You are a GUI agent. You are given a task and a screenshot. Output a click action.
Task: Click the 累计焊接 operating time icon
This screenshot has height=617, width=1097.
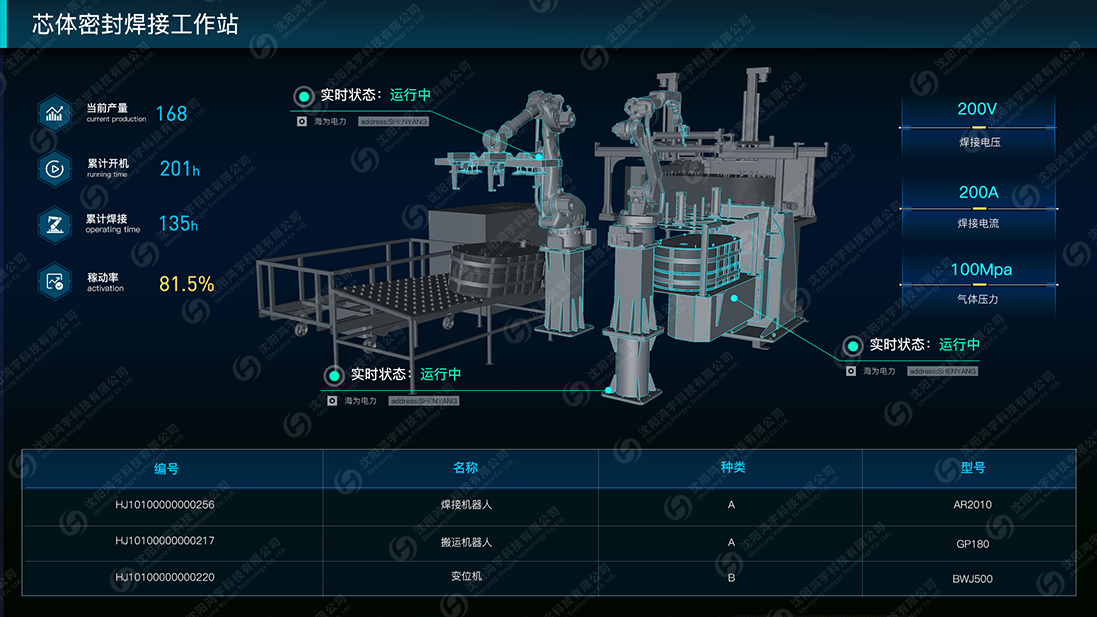point(54,224)
